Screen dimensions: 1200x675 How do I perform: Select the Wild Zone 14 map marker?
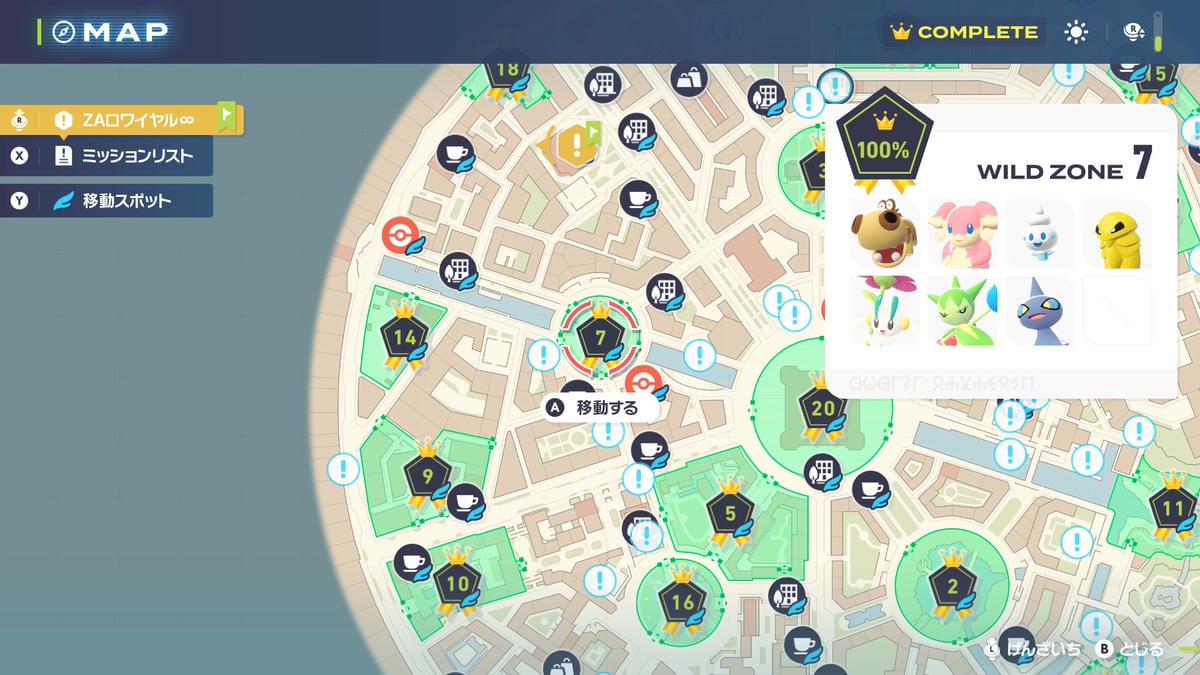point(404,337)
